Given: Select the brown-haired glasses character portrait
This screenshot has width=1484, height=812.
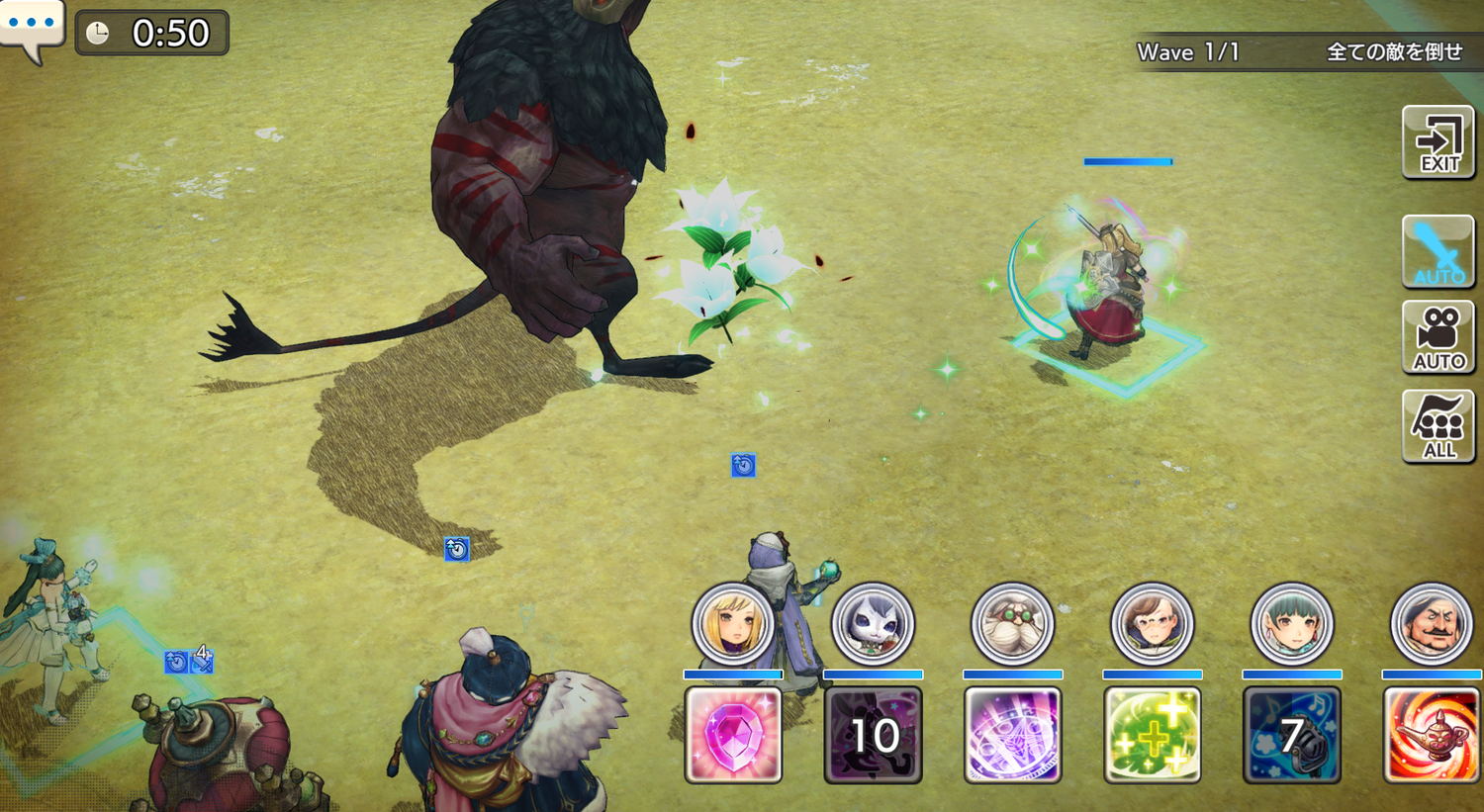Looking at the screenshot, I should [x=1153, y=624].
